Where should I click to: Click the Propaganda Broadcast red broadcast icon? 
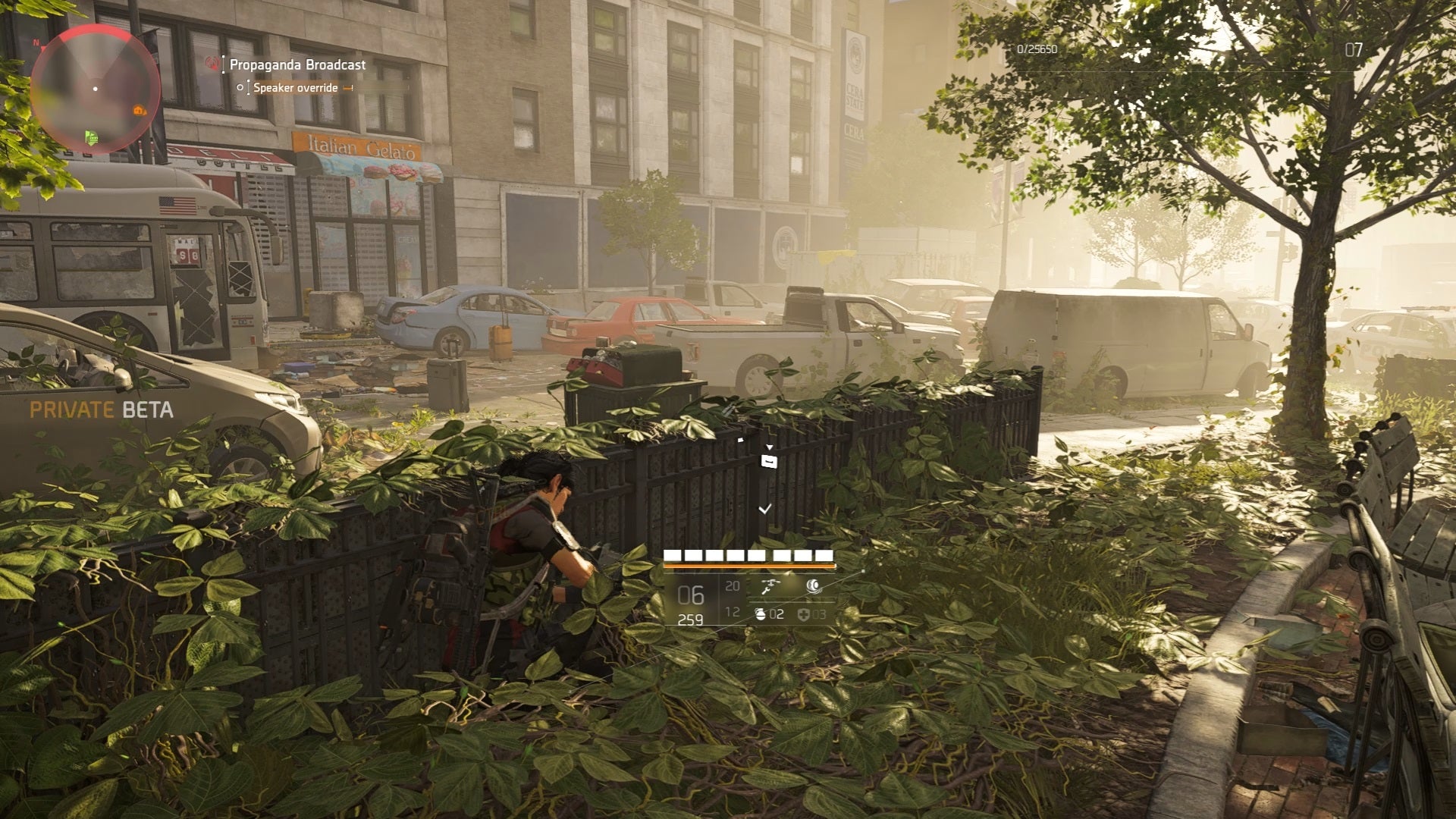point(214,64)
